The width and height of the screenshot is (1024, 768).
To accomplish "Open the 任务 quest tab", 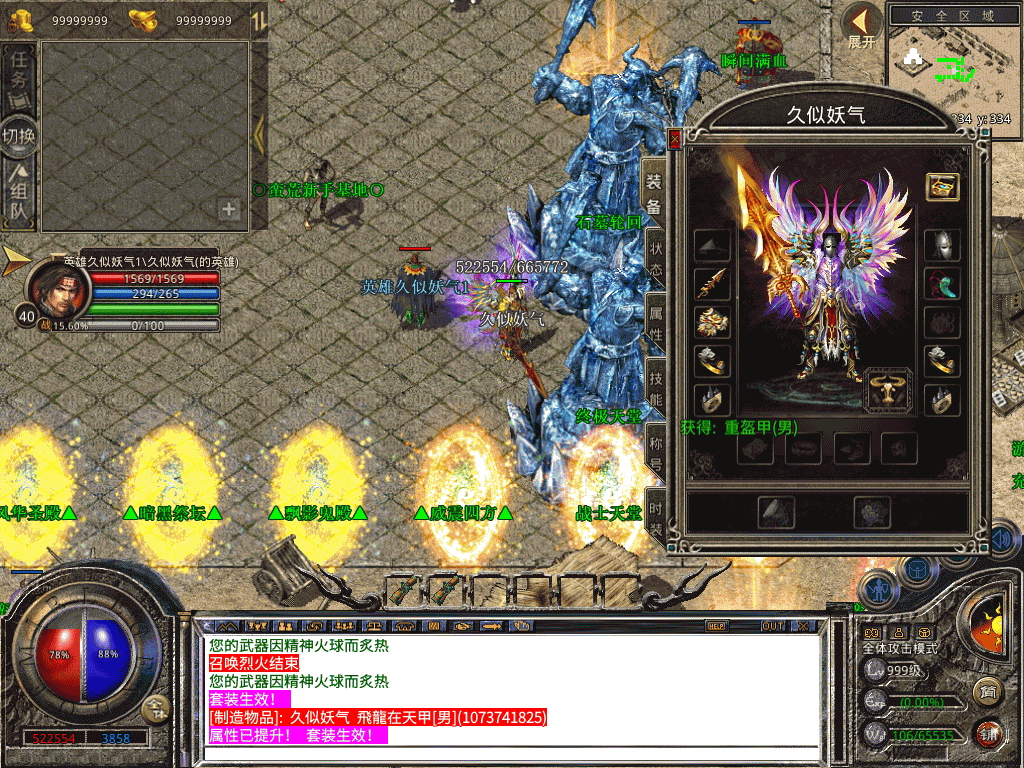I will click(20, 70).
